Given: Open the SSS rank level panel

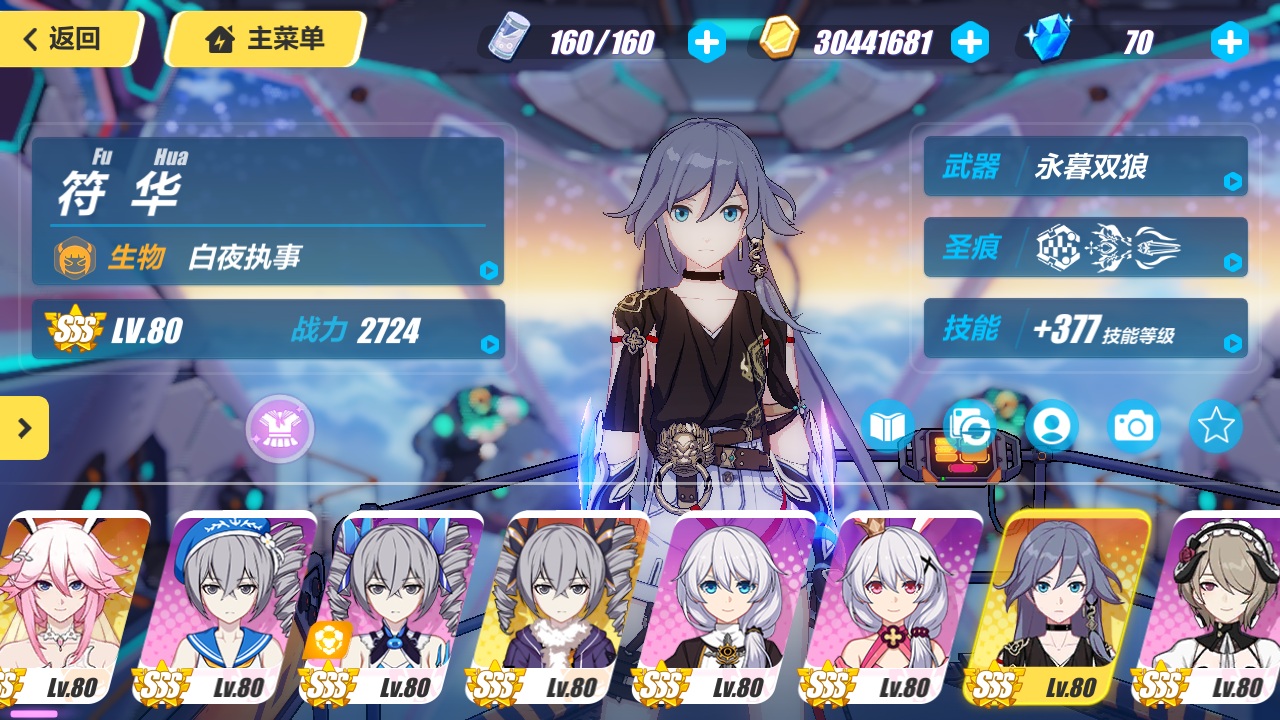Looking at the screenshot, I should point(268,329).
